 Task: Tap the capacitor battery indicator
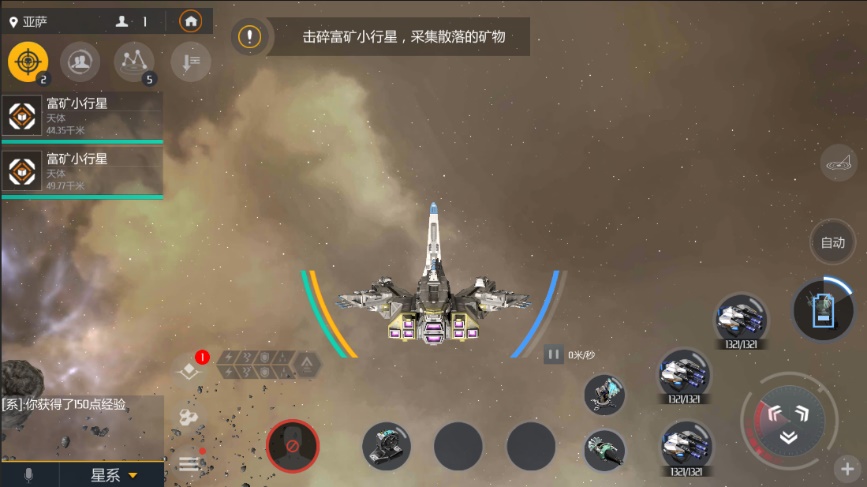click(822, 309)
